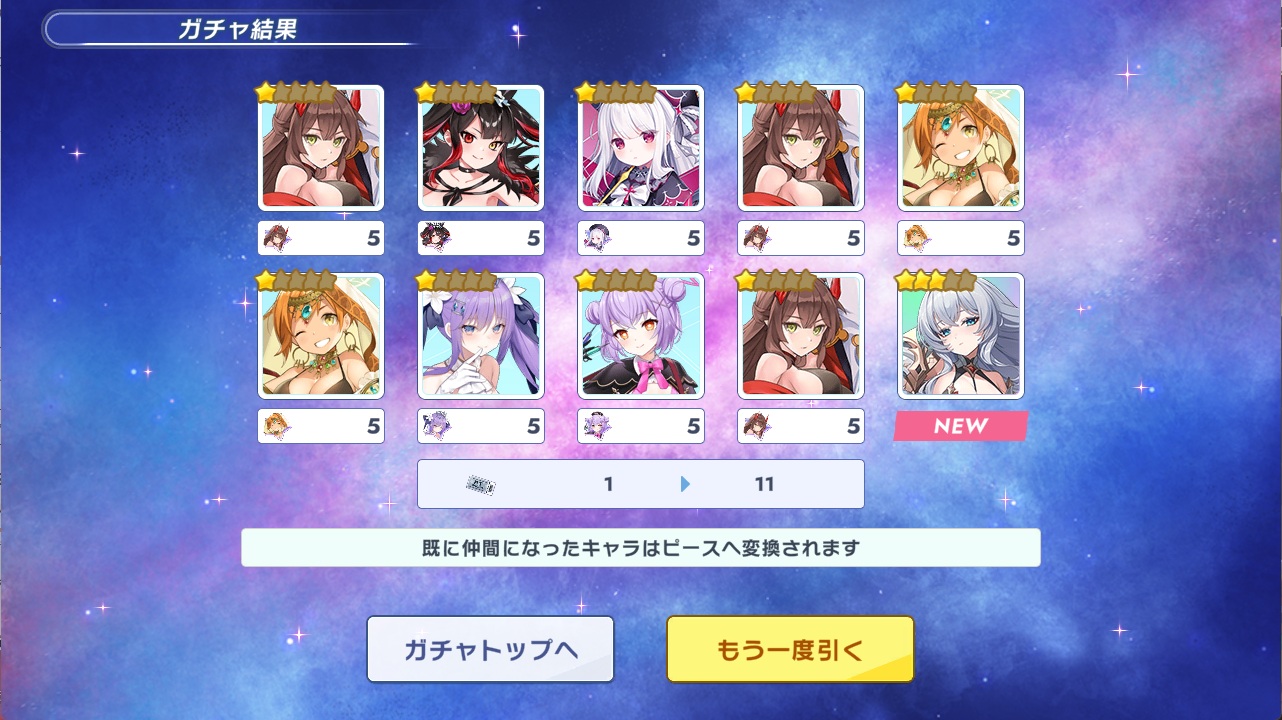Pick the purple twin-bun girl with pink bow

point(641,336)
